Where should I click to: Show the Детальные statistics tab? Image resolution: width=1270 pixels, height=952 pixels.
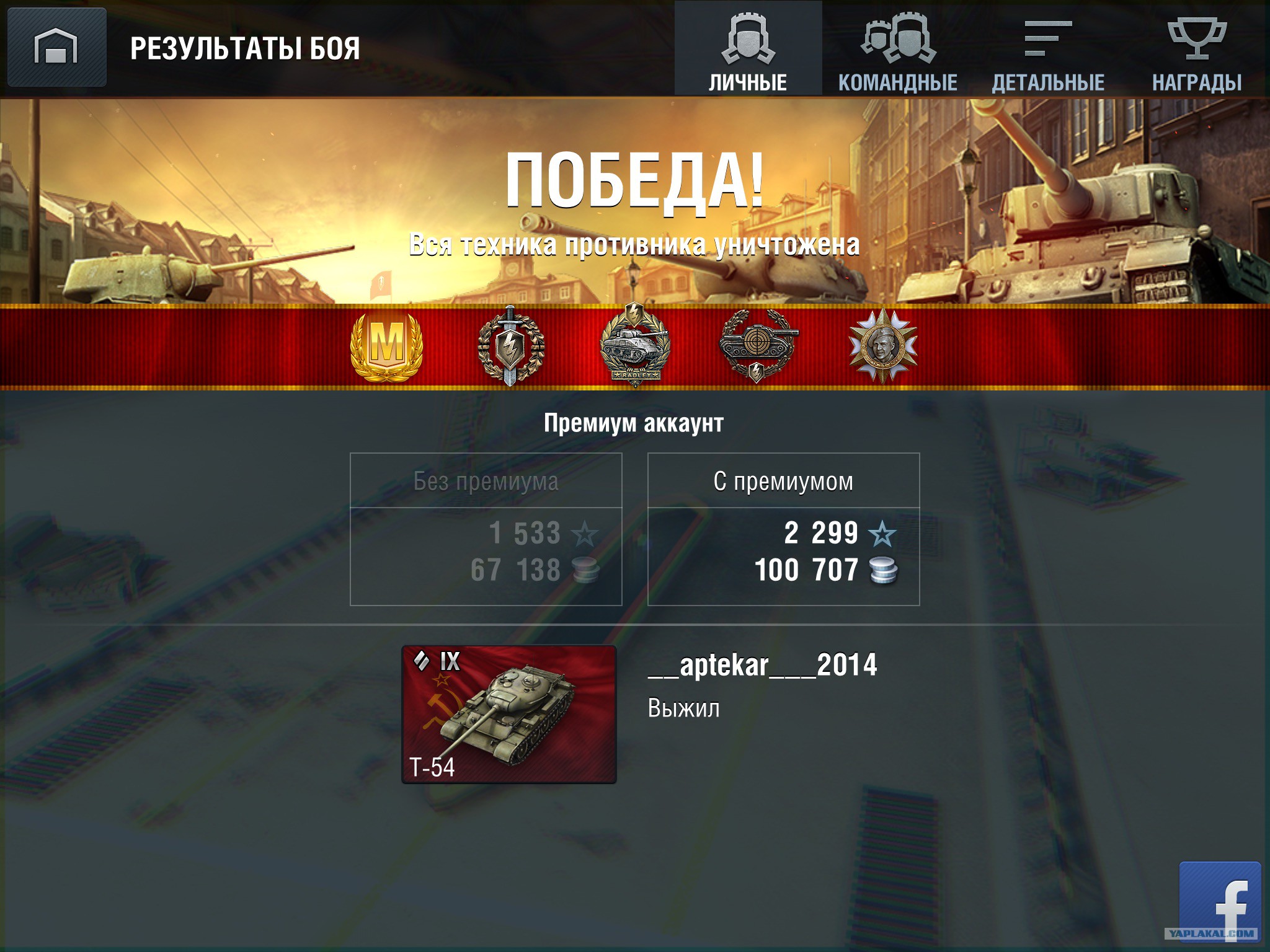(x=1048, y=50)
